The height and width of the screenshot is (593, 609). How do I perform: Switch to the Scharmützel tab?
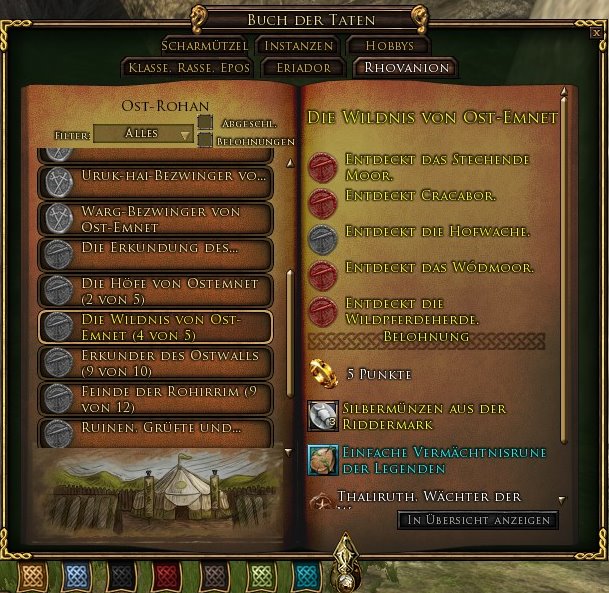pyautogui.click(x=205, y=46)
